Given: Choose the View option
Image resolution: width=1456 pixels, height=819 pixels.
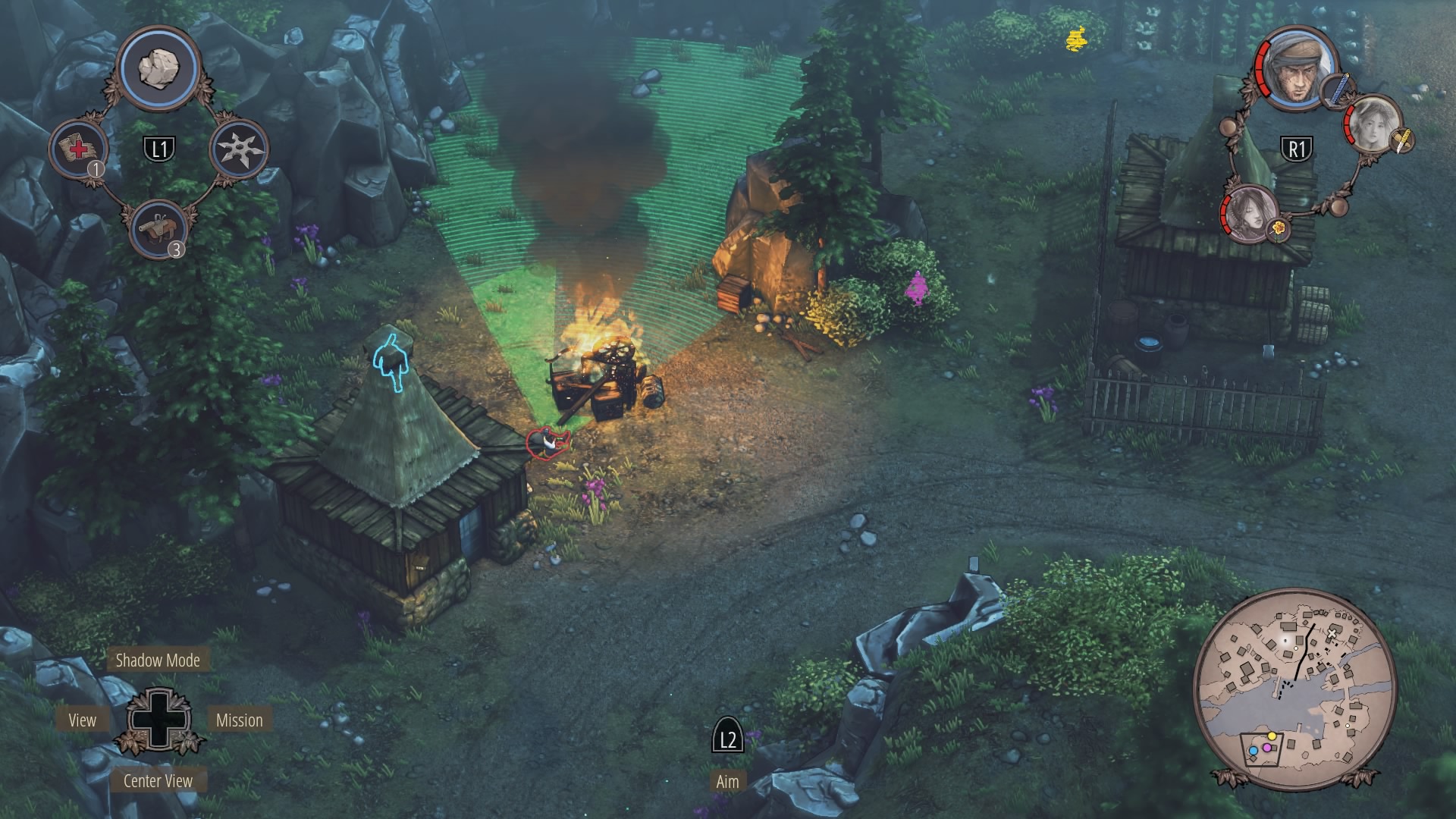Looking at the screenshot, I should point(82,720).
